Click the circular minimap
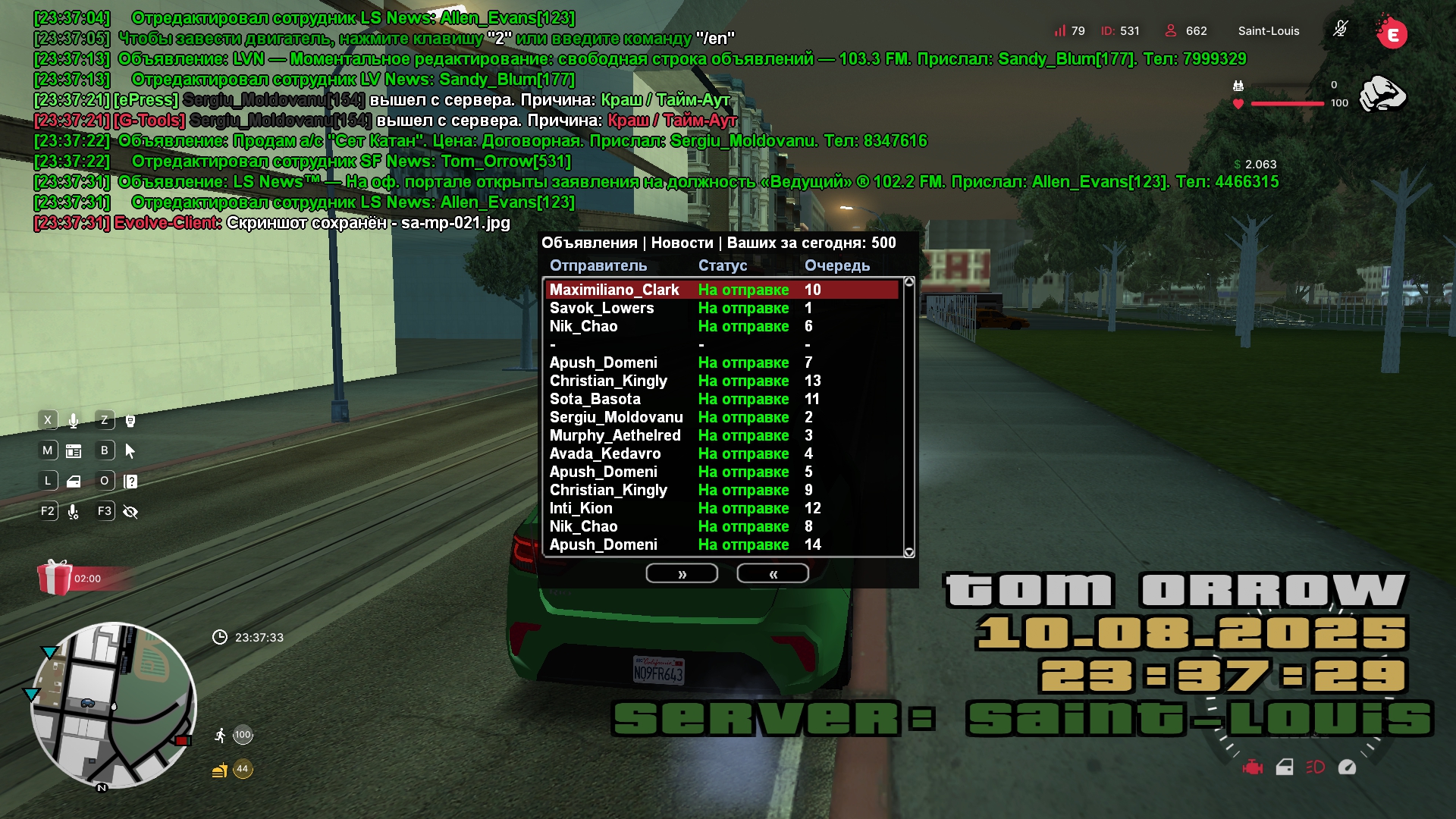The height and width of the screenshot is (819, 1456). click(x=114, y=705)
